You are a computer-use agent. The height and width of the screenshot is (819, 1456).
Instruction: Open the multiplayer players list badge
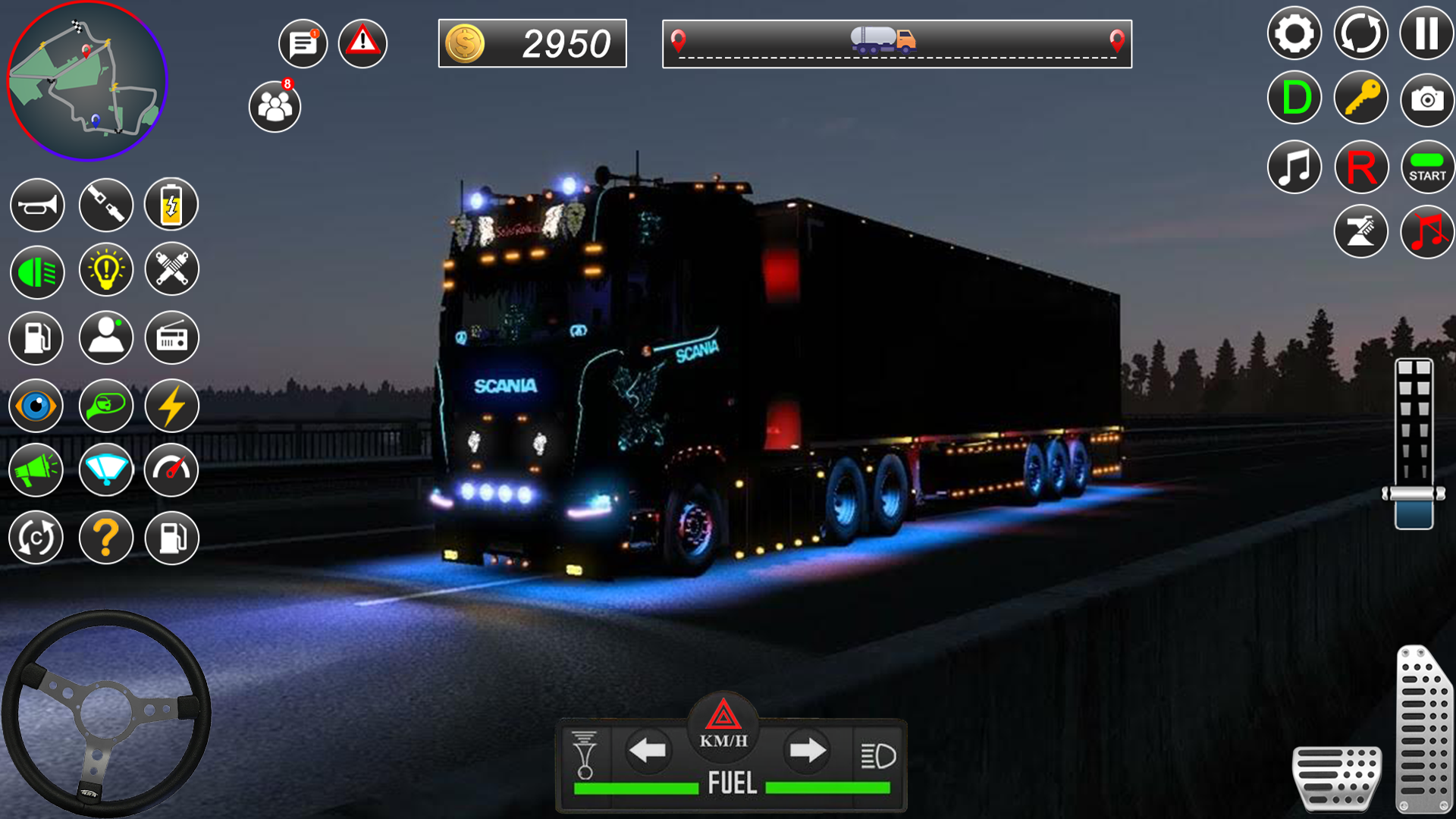(x=275, y=105)
